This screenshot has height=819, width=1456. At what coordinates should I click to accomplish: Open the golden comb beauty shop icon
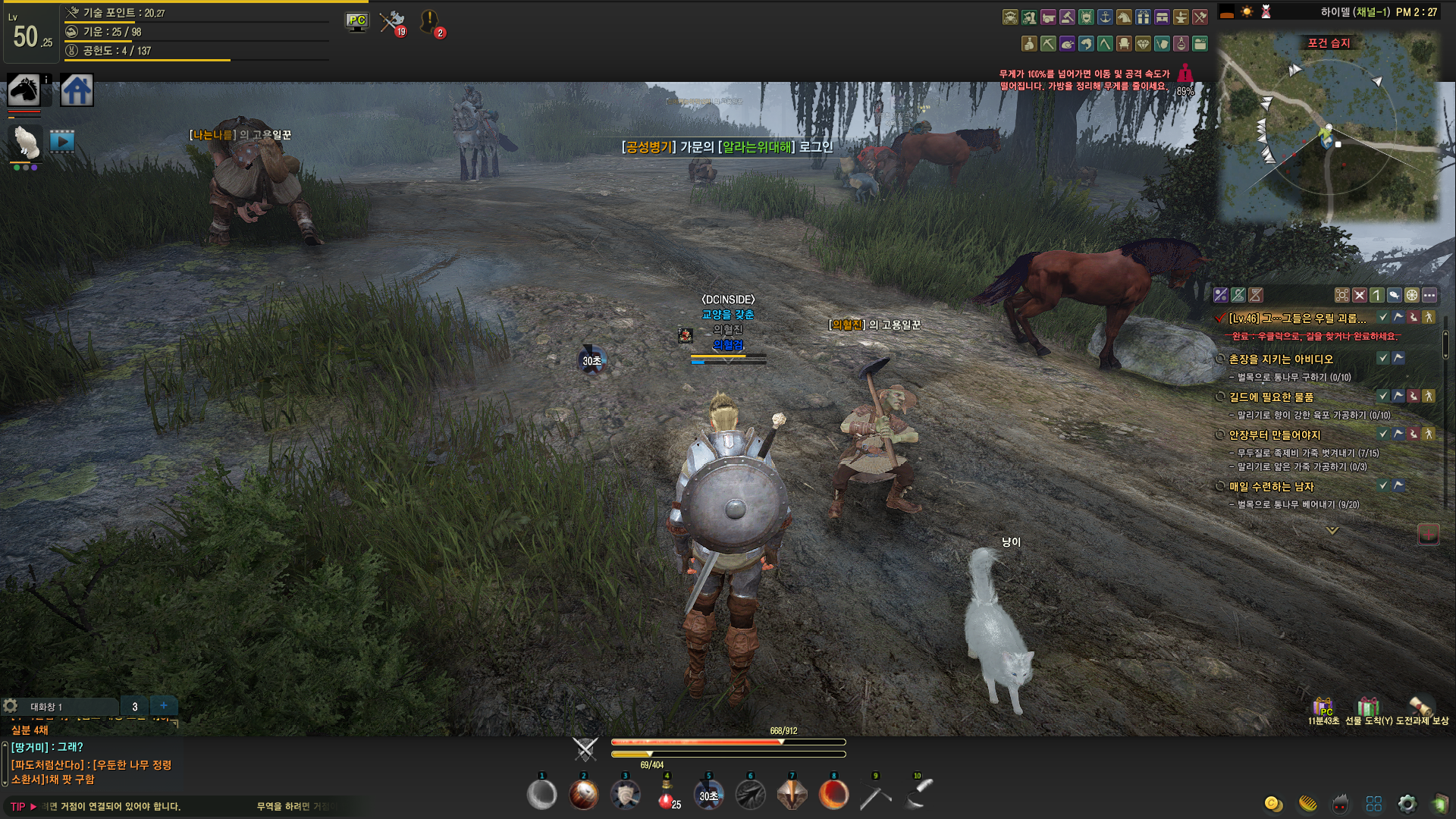[1307, 804]
